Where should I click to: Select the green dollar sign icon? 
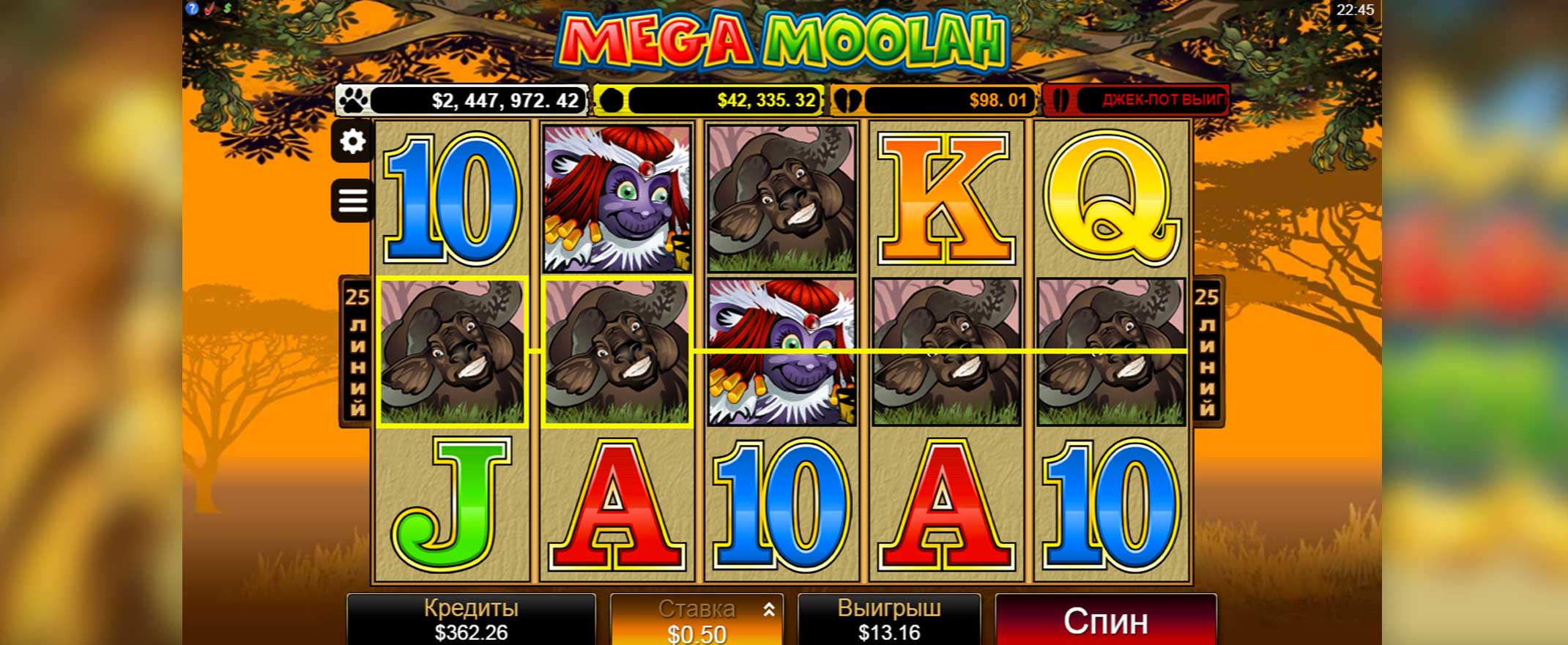(x=227, y=8)
